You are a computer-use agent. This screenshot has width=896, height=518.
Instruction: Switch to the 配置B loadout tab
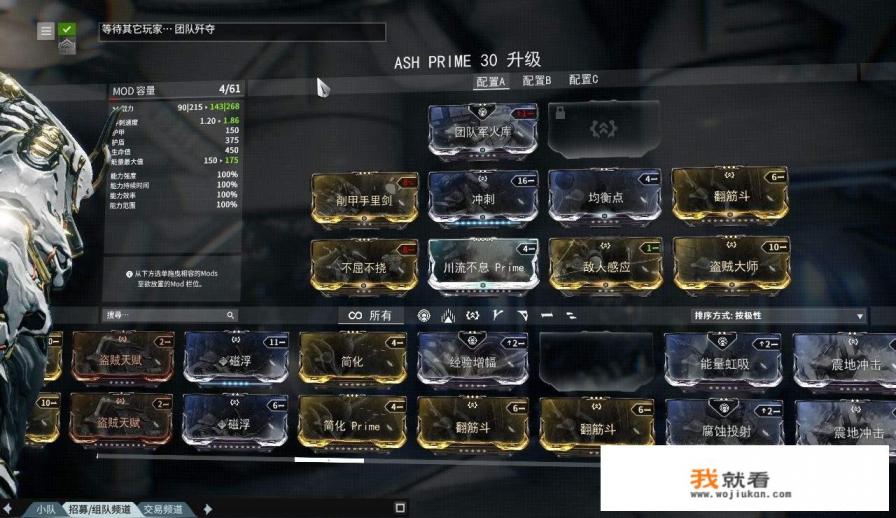[x=536, y=81]
